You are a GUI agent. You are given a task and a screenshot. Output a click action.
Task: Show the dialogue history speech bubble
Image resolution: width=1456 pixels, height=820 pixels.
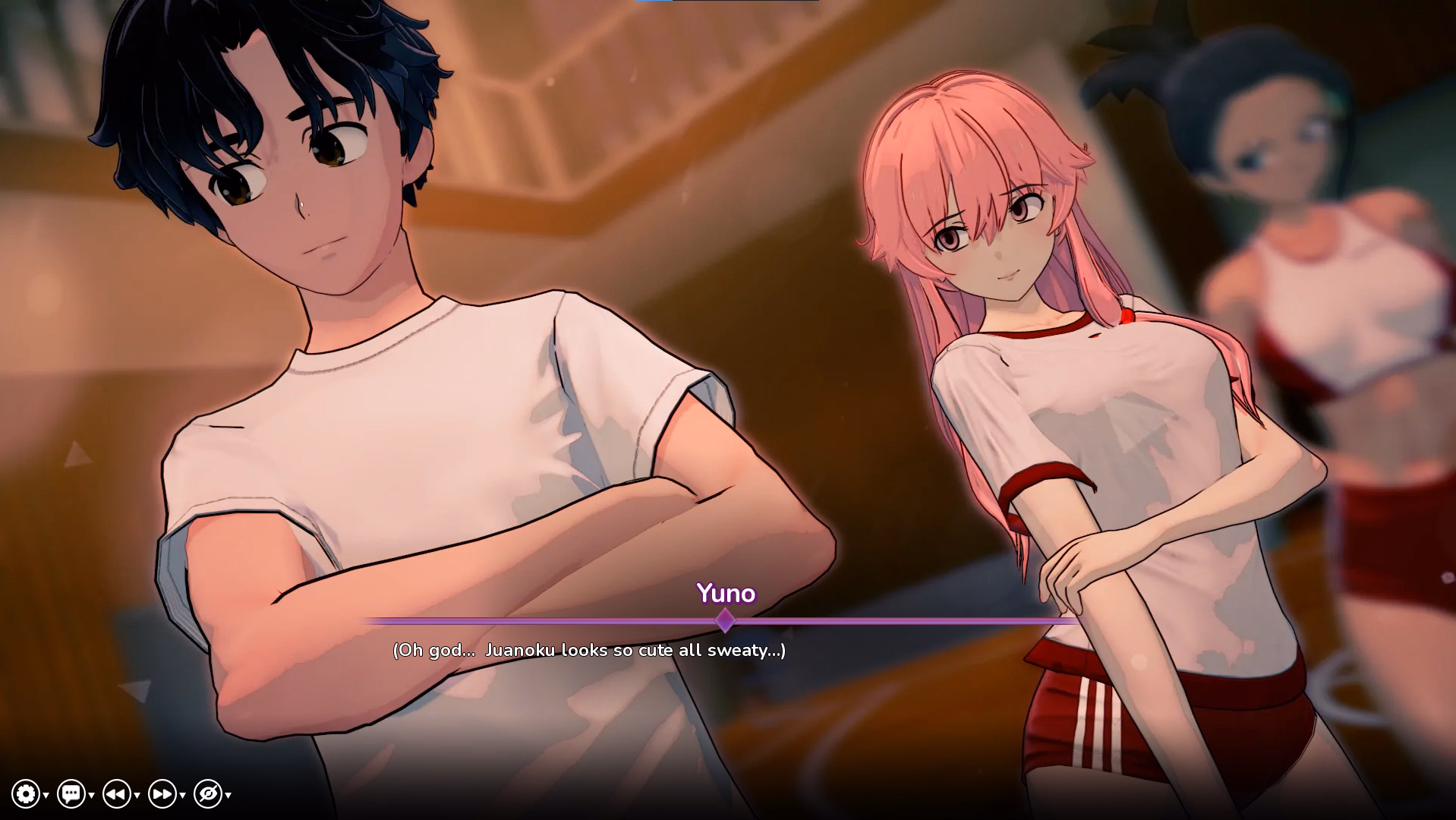coord(71,794)
